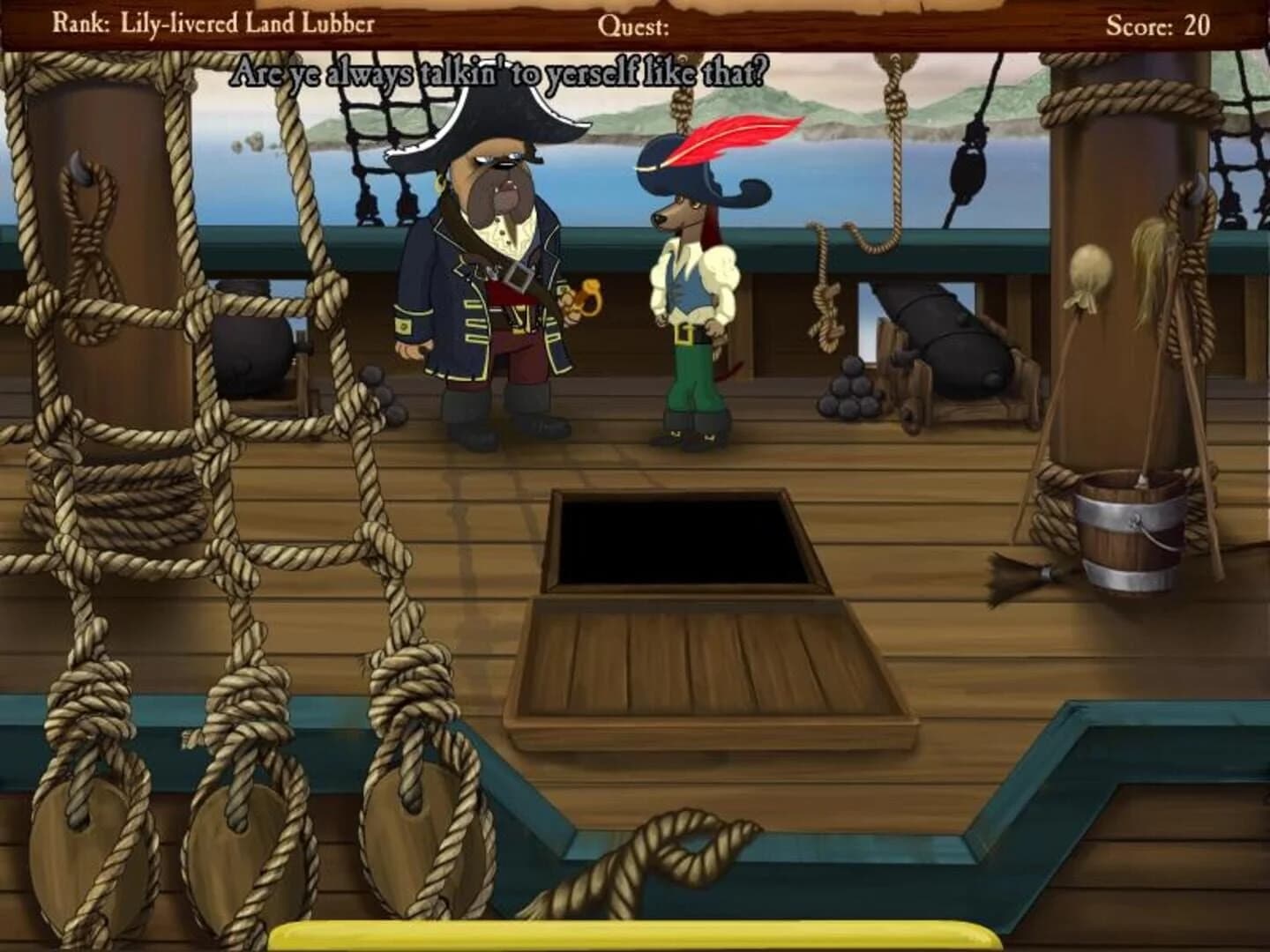Click the captain's golden sword hilt
This screenshot has width=1270, height=952.
586,295
